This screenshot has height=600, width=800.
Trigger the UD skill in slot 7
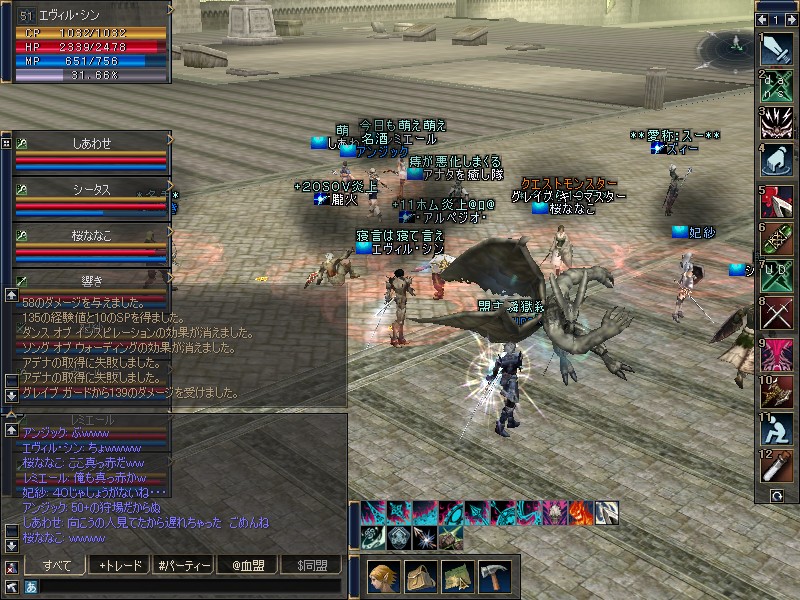coord(777,275)
